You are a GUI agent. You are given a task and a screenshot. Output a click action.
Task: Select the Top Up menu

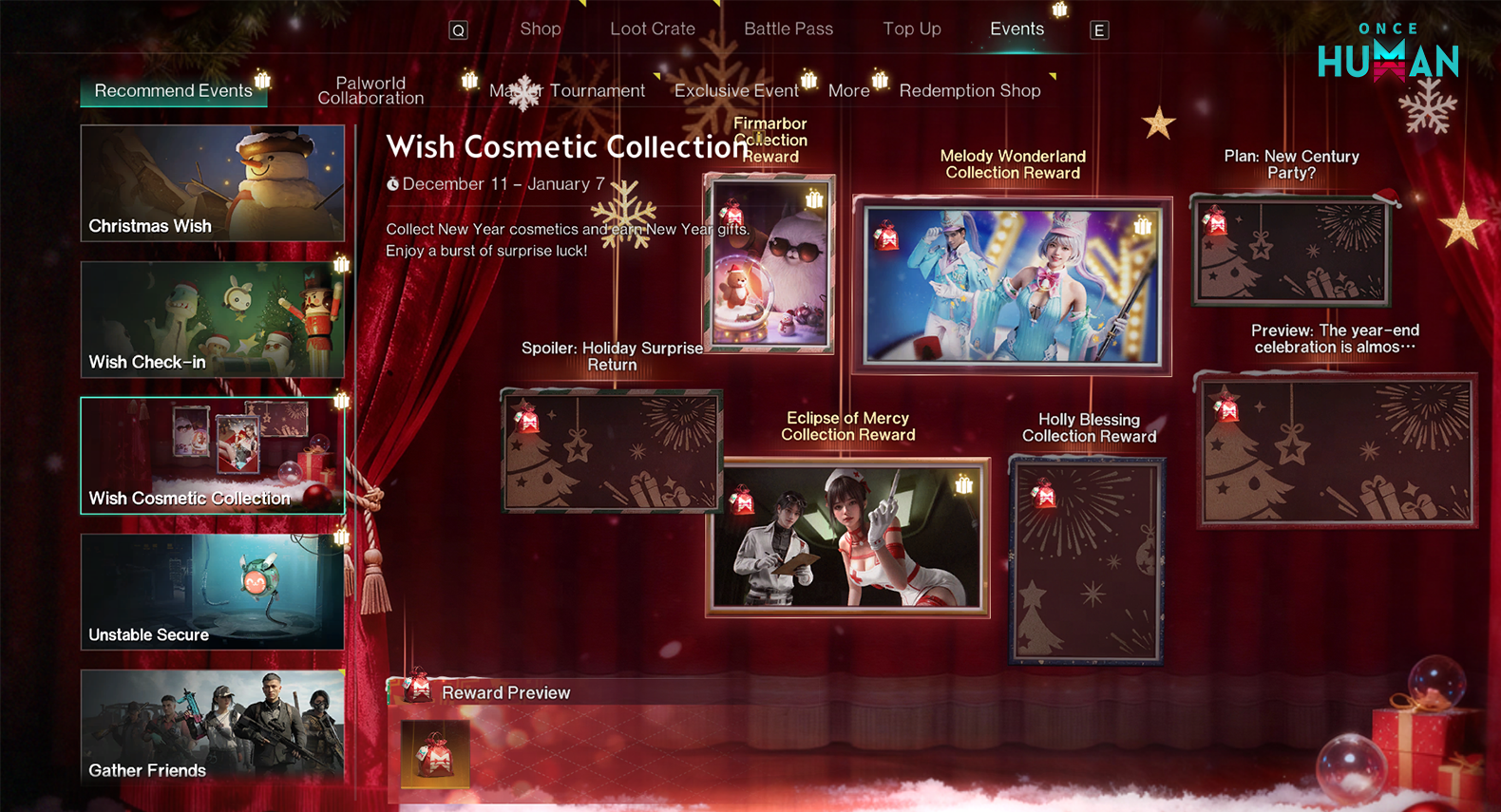(x=911, y=29)
